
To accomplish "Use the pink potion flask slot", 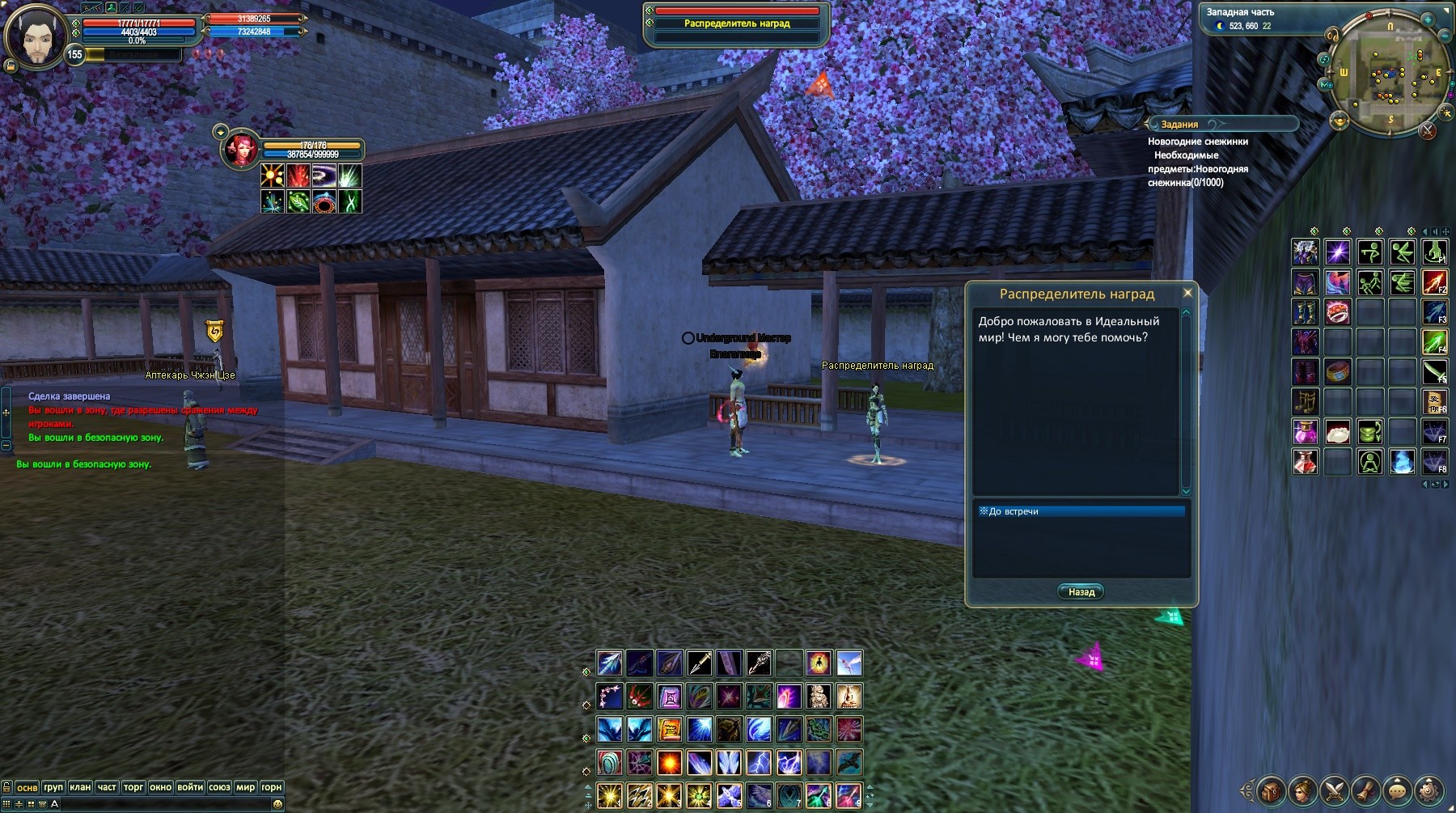I will [1306, 431].
